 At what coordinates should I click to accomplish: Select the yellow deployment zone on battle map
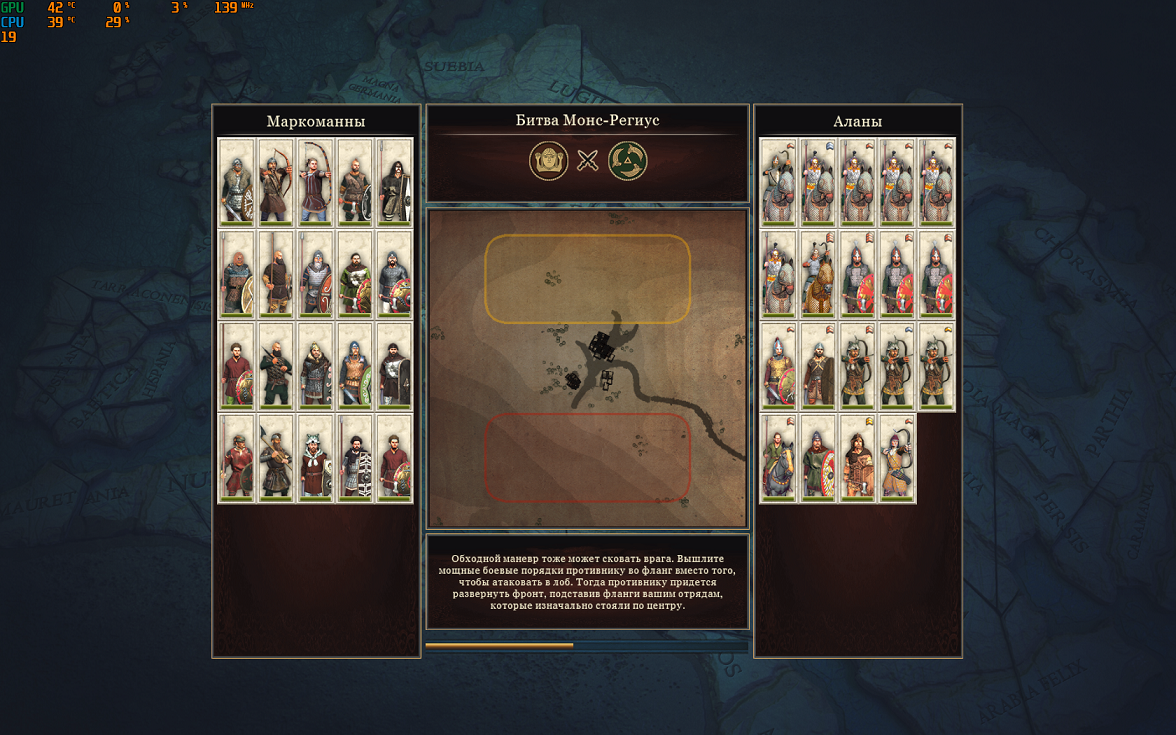588,279
